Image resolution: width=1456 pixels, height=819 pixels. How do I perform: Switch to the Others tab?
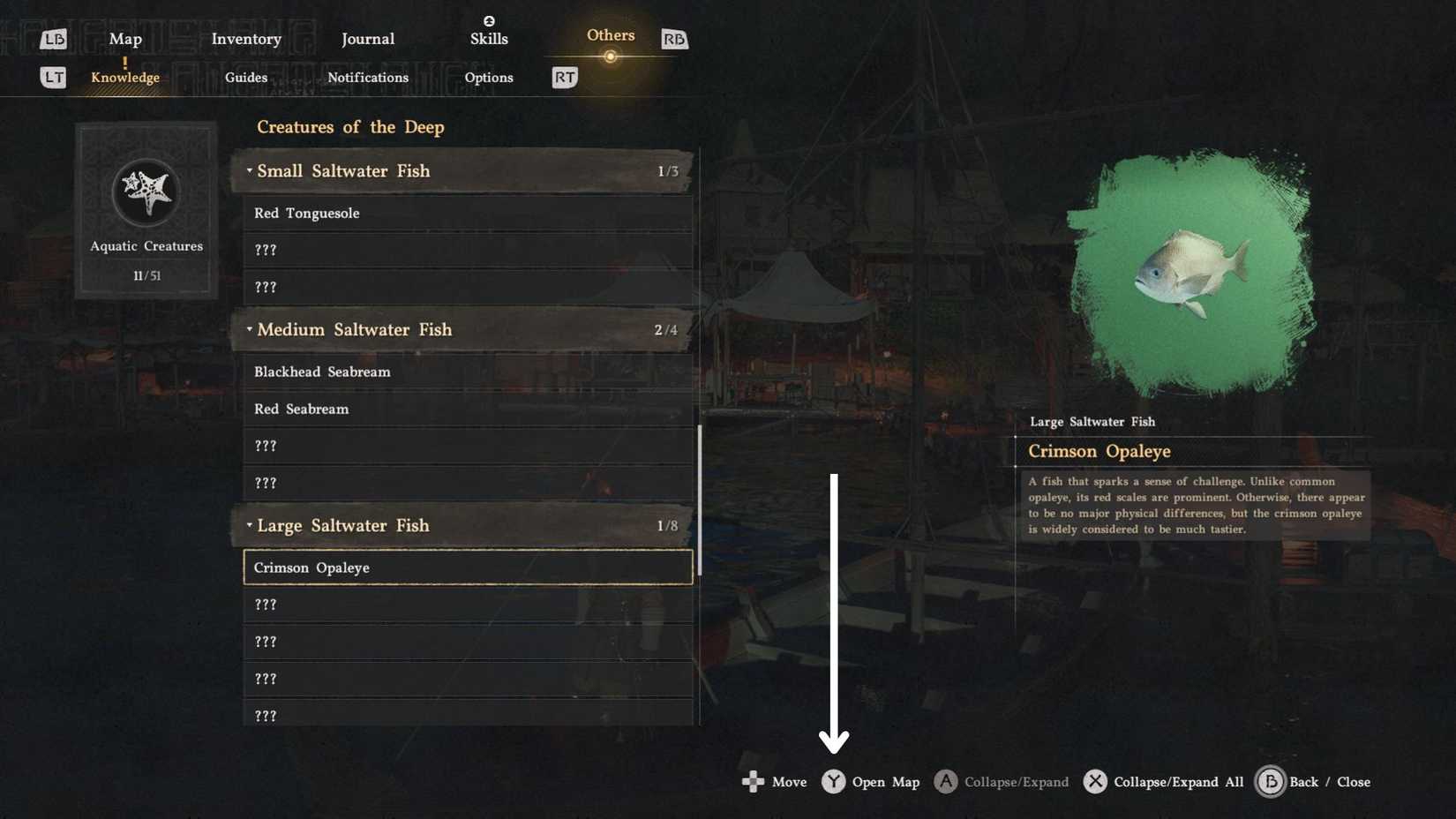610,35
